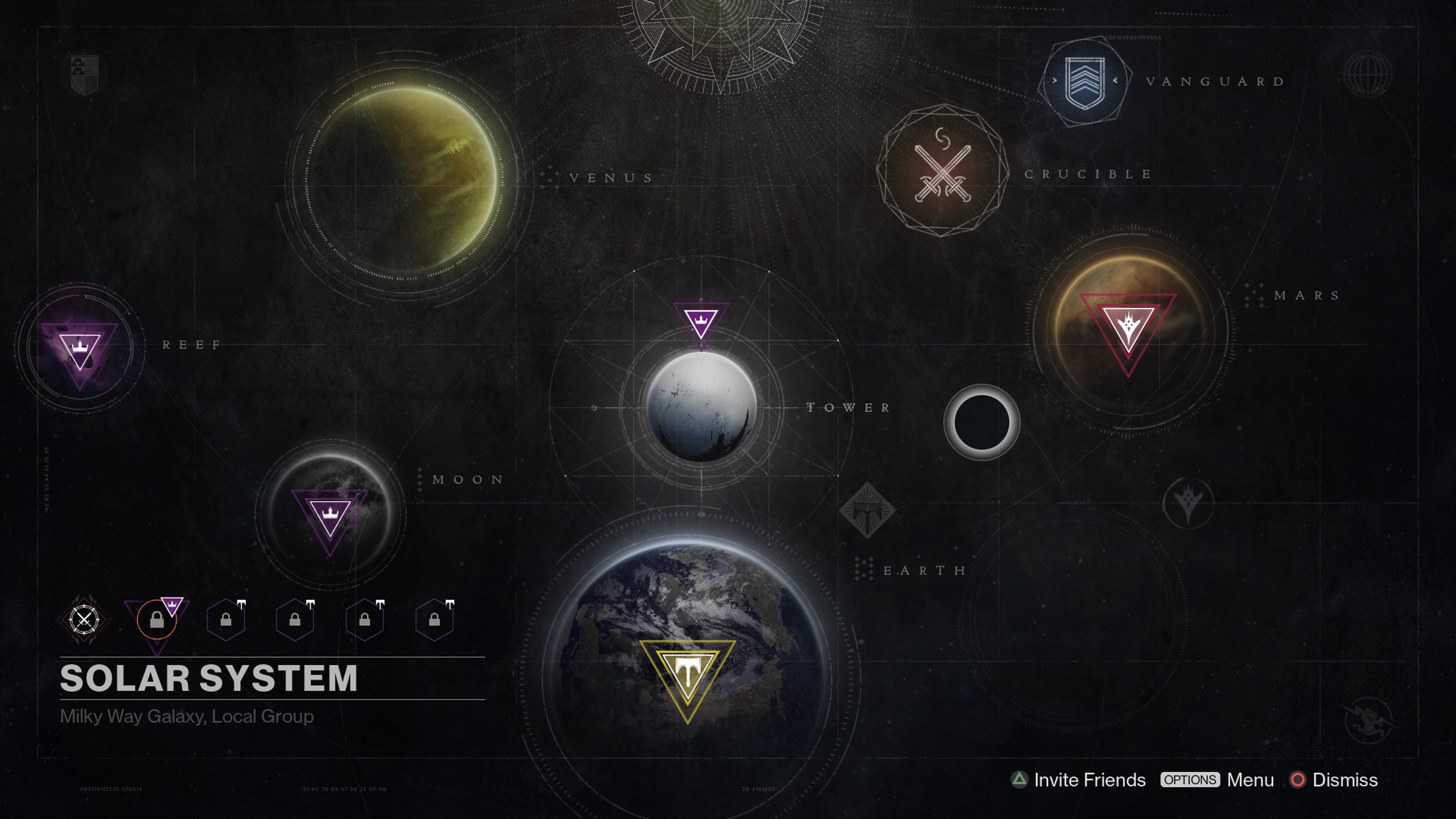Screen dimensions: 1456x819
Task: Open the Reef destination
Action: point(80,348)
